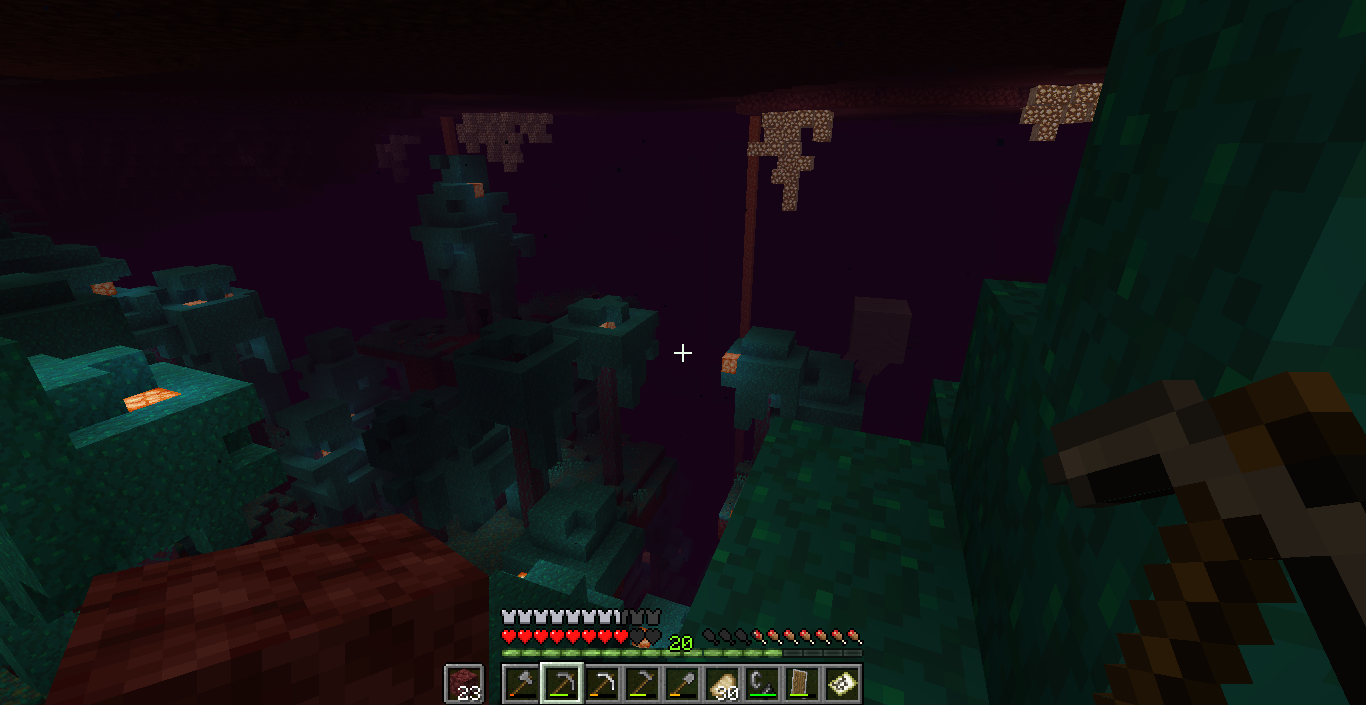Select the bread stack of 30
Image resolution: width=1366 pixels, height=705 pixels.
(722, 684)
